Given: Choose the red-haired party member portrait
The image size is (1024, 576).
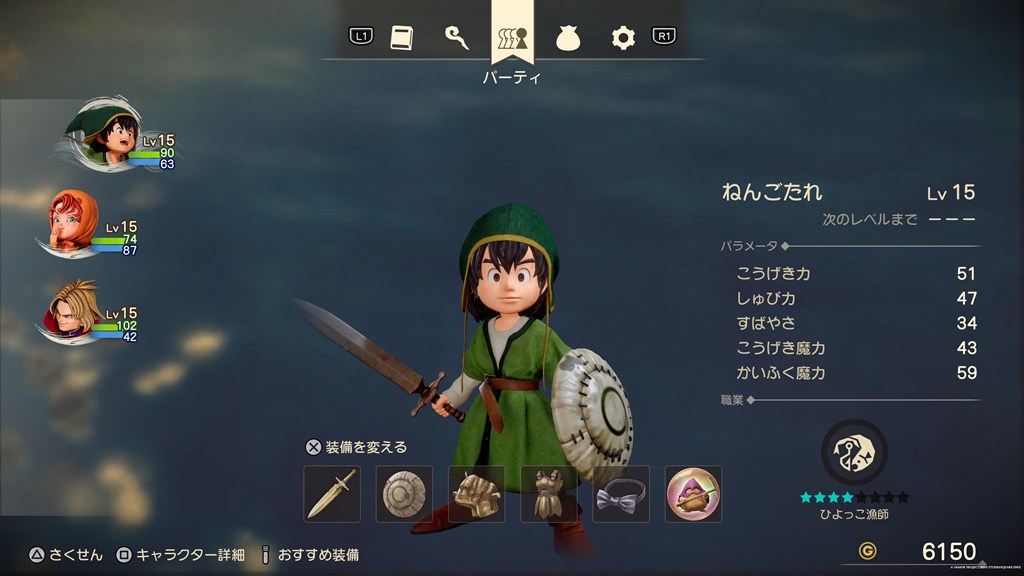Looking at the screenshot, I should [x=73, y=220].
